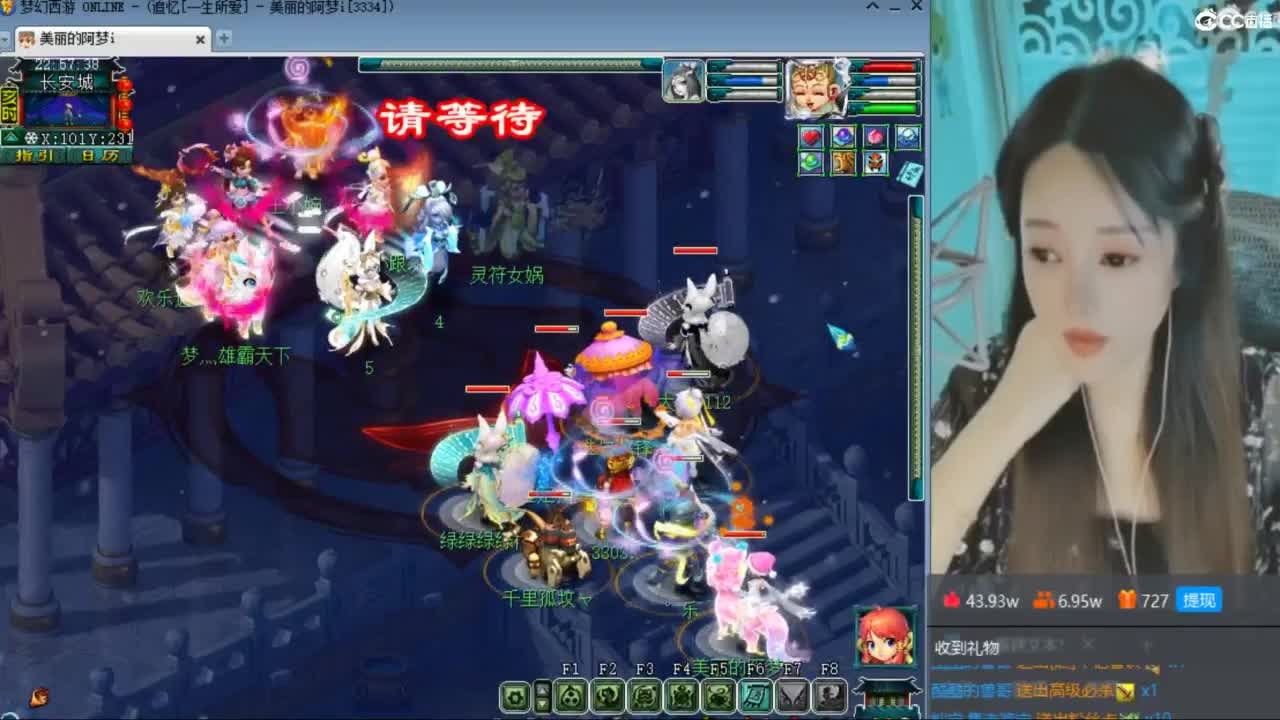Use the red heart HP potion quick-slot icon
1280x720 pixels.
(x=810, y=136)
